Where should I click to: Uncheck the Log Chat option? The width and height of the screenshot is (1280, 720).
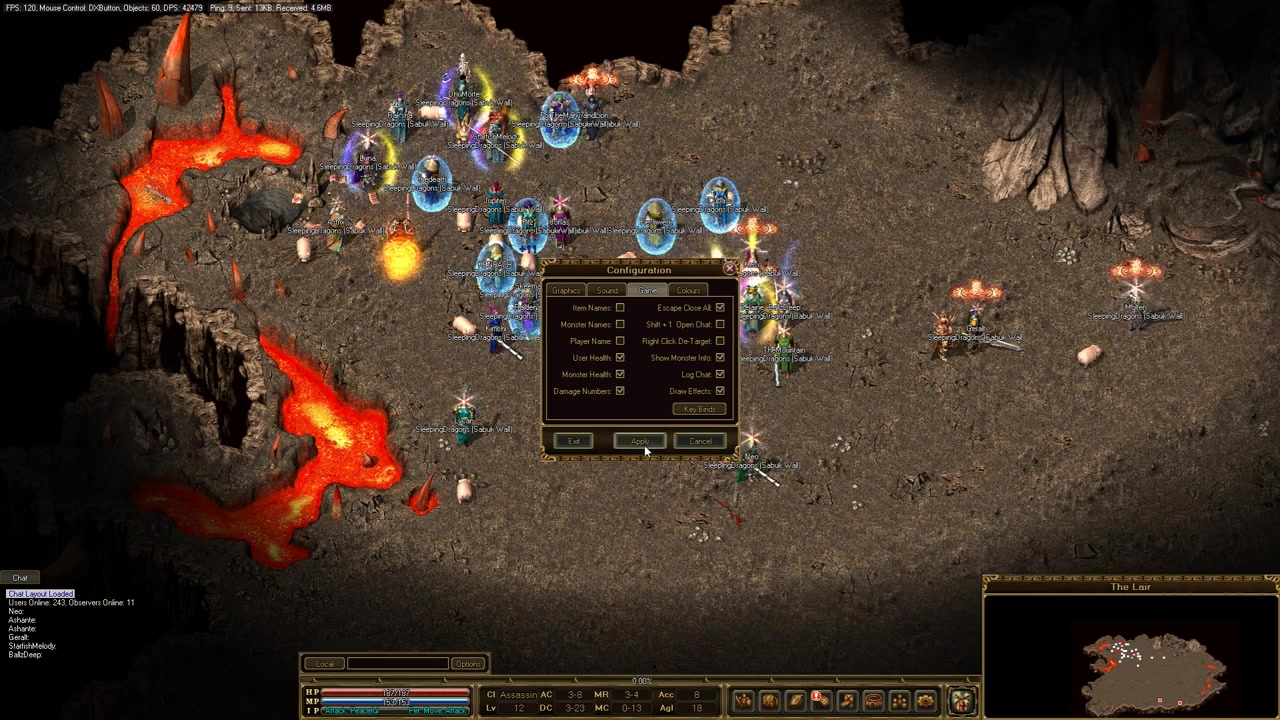click(720, 374)
